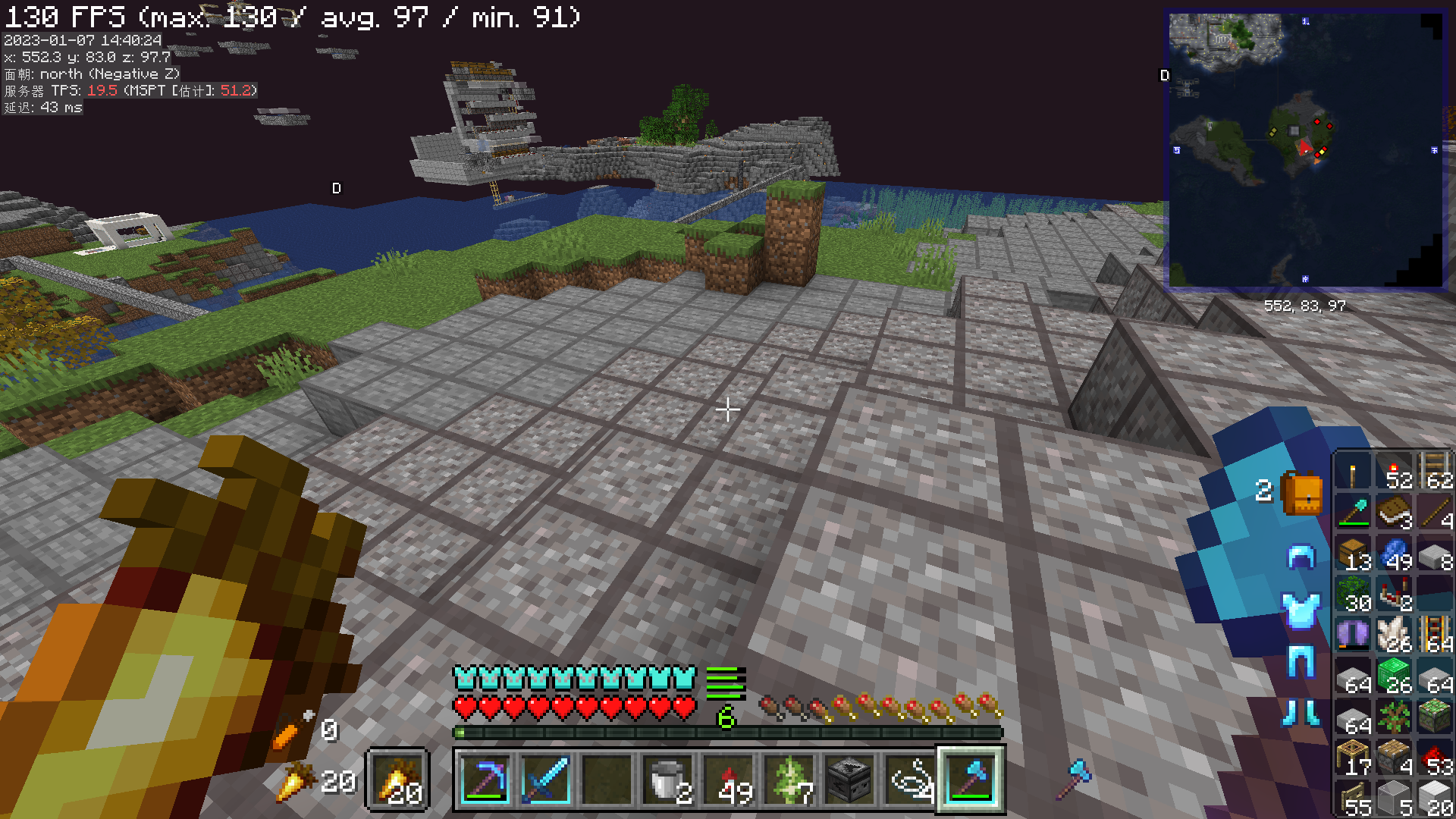Screen dimensions: 1456x819
Task: Click the experience bar above the hotbar
Action: tap(728, 733)
